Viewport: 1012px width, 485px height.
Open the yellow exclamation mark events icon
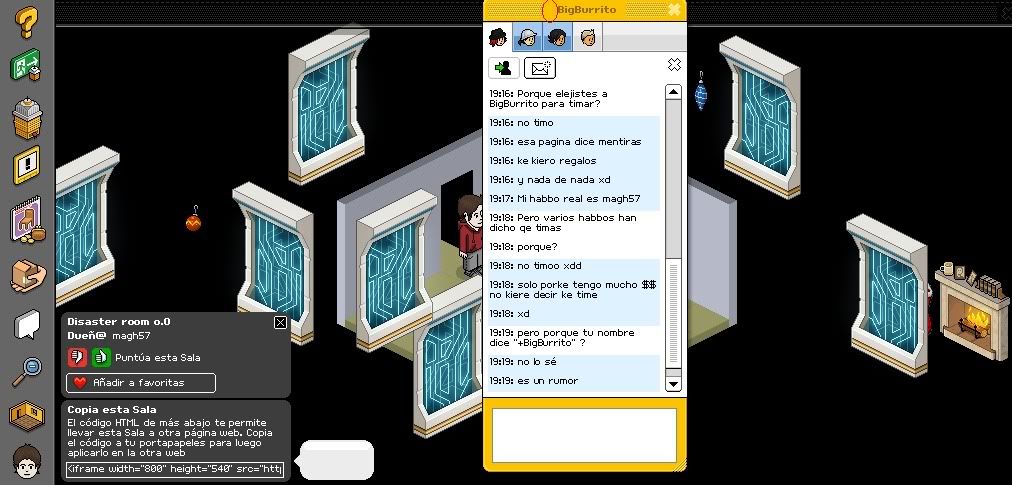pos(27,165)
